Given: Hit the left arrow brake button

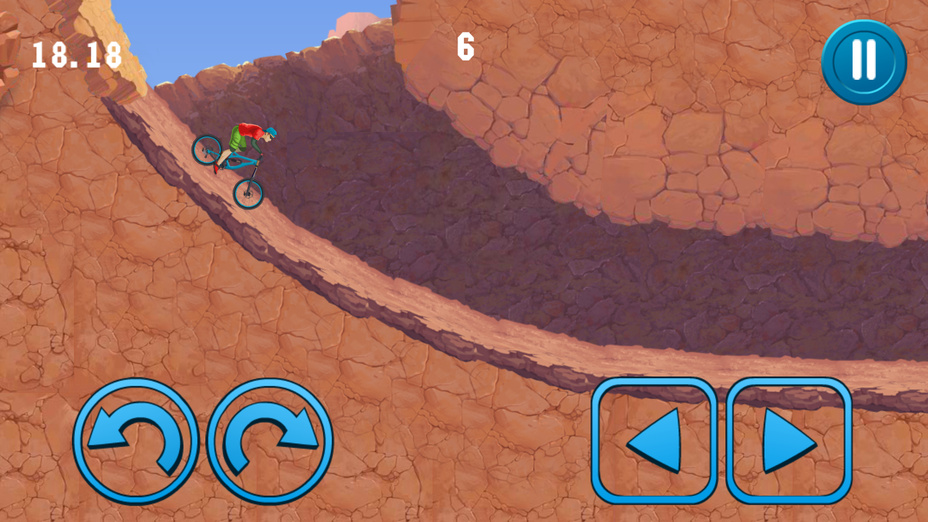Looking at the screenshot, I should pos(654,440).
